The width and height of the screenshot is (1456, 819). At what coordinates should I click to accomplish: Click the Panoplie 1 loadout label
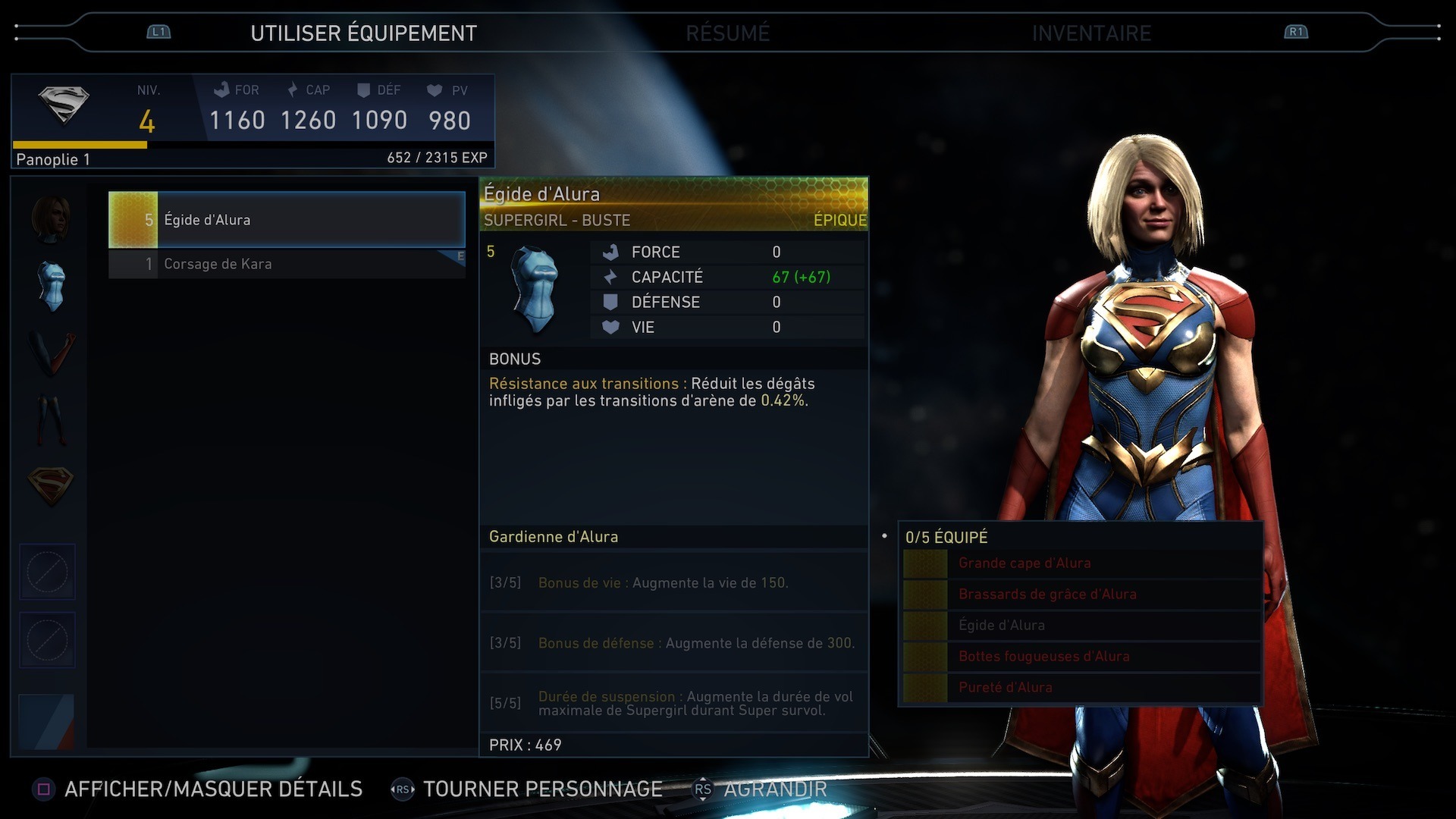pyautogui.click(x=53, y=159)
